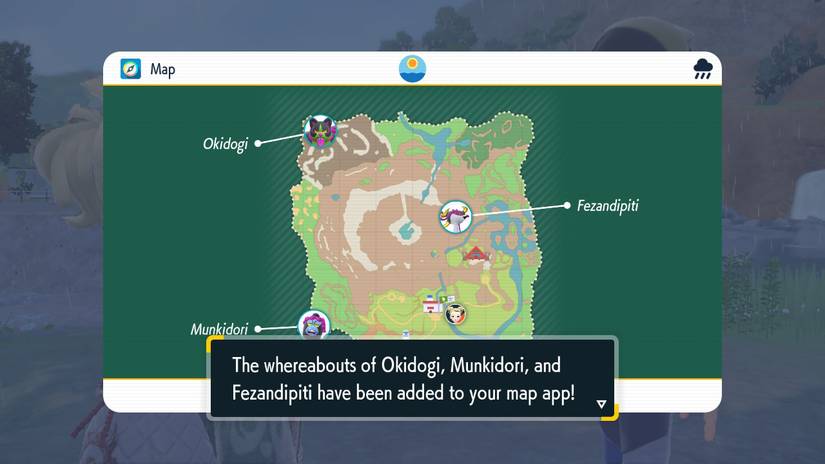Select the Munkidori marker on the map
This screenshot has height=464, width=825.
pyautogui.click(x=314, y=325)
